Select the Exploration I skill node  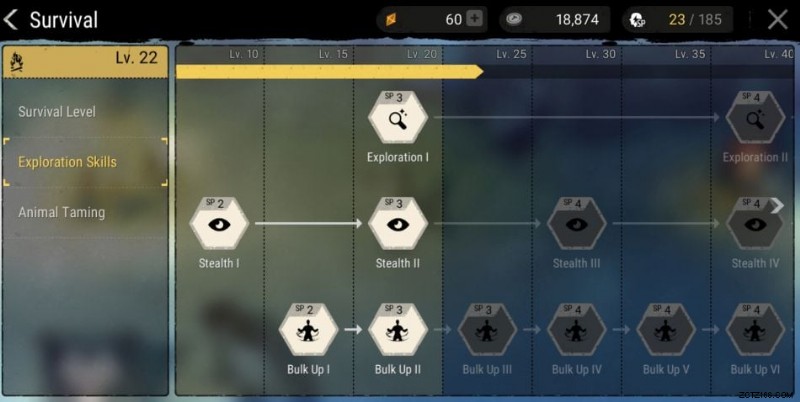(x=398, y=120)
